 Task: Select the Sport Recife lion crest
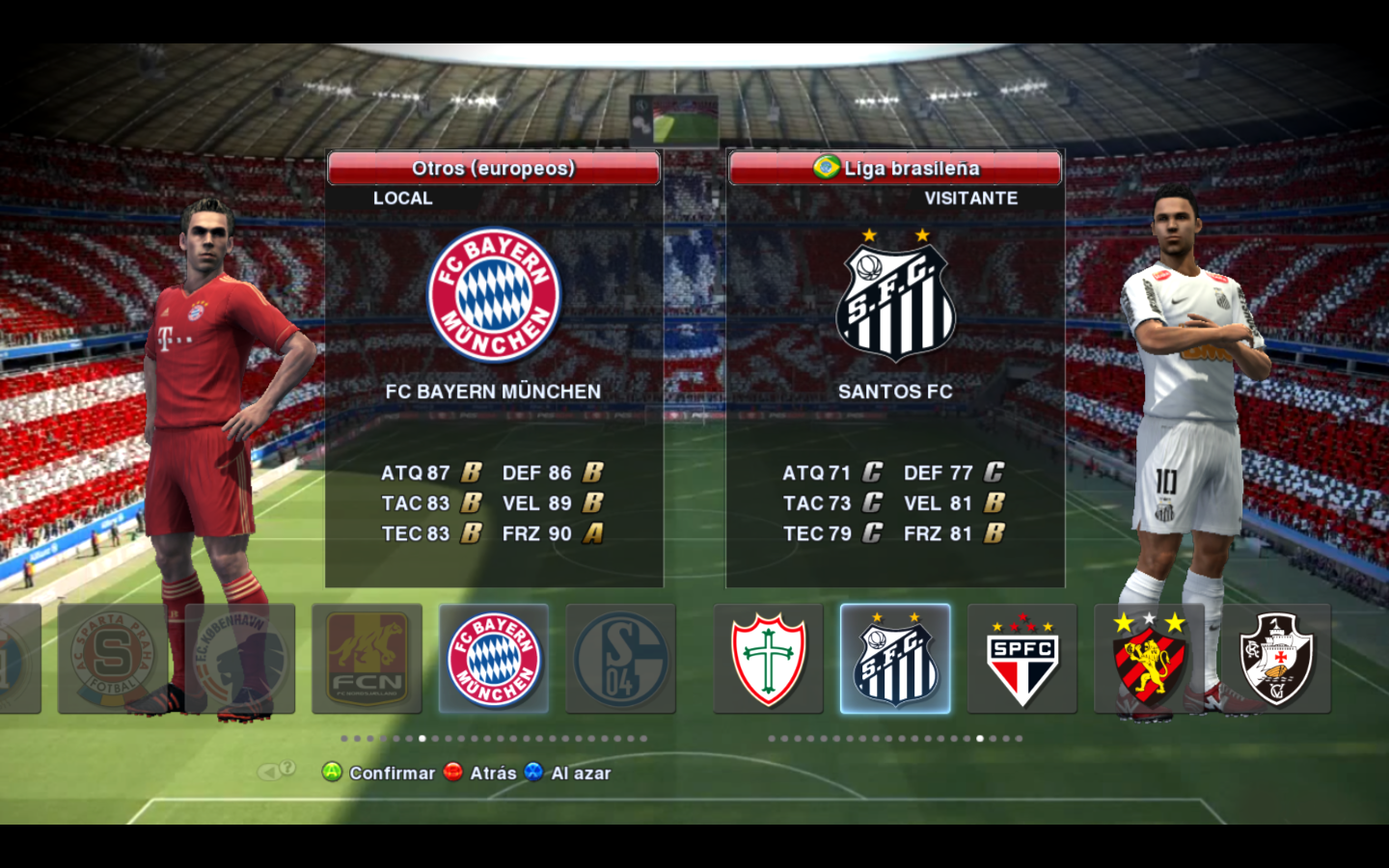[x=1149, y=659]
